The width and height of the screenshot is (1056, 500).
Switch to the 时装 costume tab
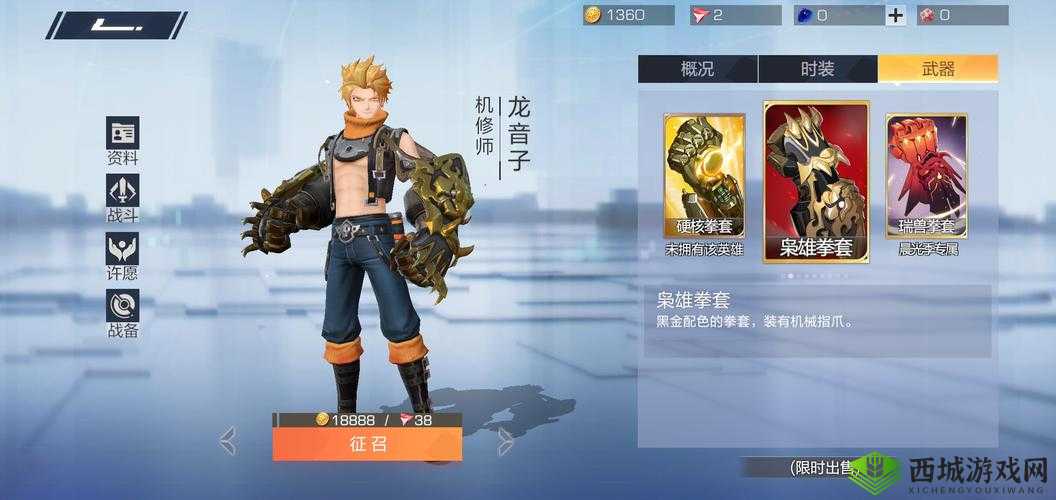817,68
